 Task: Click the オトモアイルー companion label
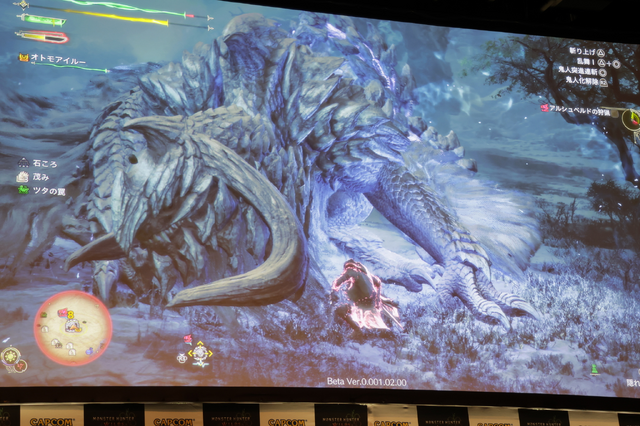pyautogui.click(x=55, y=59)
